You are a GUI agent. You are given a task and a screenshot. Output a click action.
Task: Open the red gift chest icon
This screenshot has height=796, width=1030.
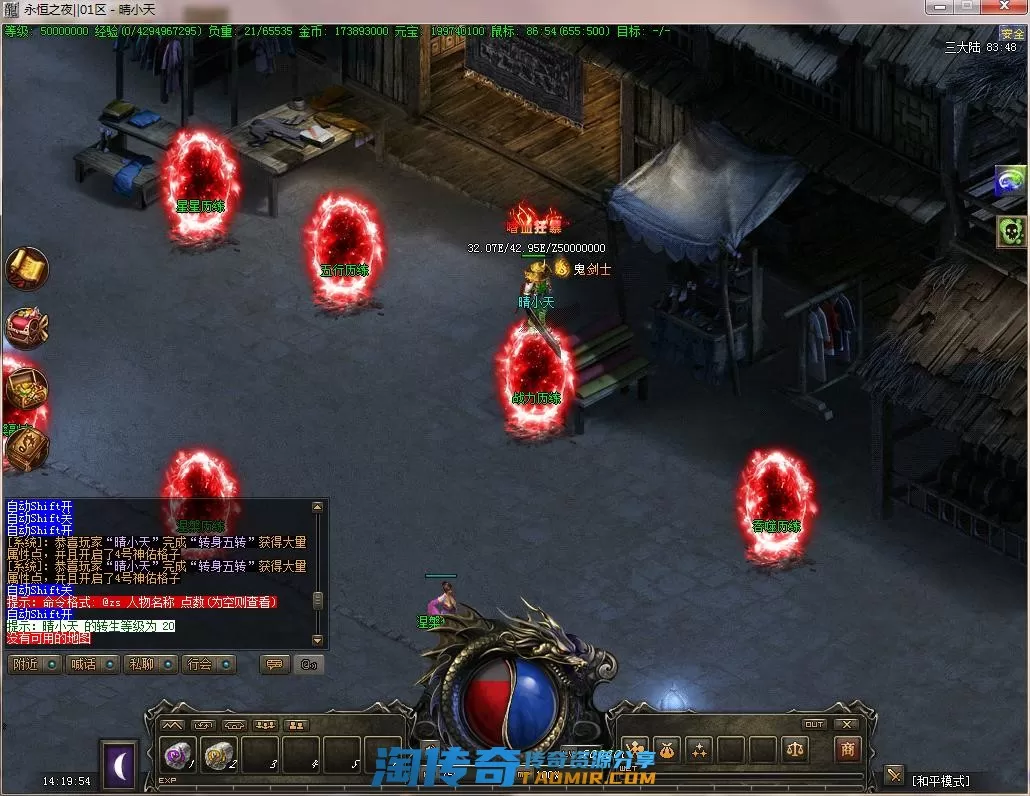pos(26,328)
